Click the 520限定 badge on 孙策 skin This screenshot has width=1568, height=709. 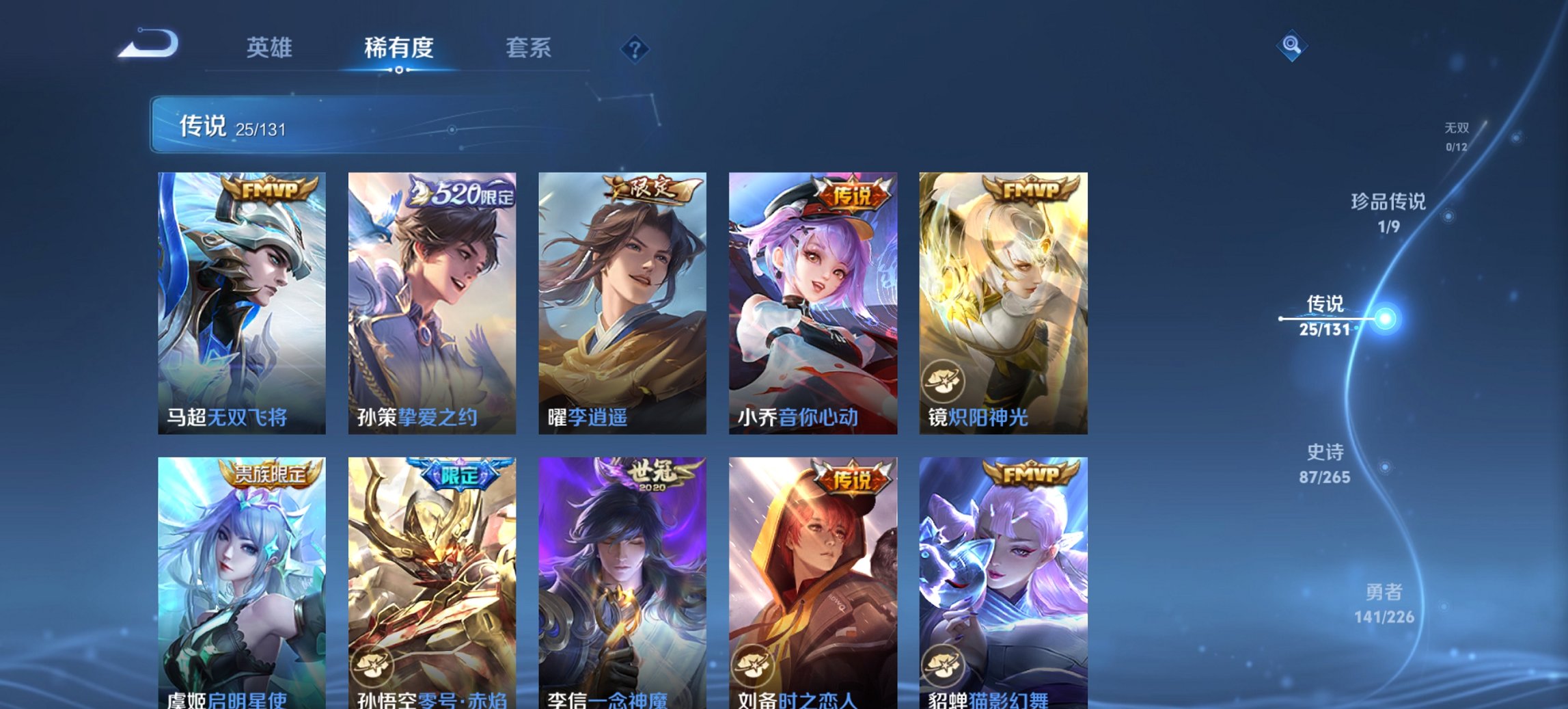pyautogui.click(x=460, y=193)
